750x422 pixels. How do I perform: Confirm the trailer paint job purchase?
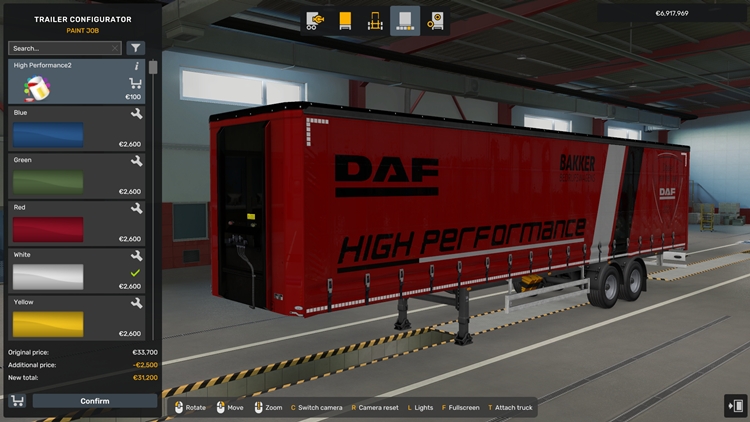(x=95, y=401)
